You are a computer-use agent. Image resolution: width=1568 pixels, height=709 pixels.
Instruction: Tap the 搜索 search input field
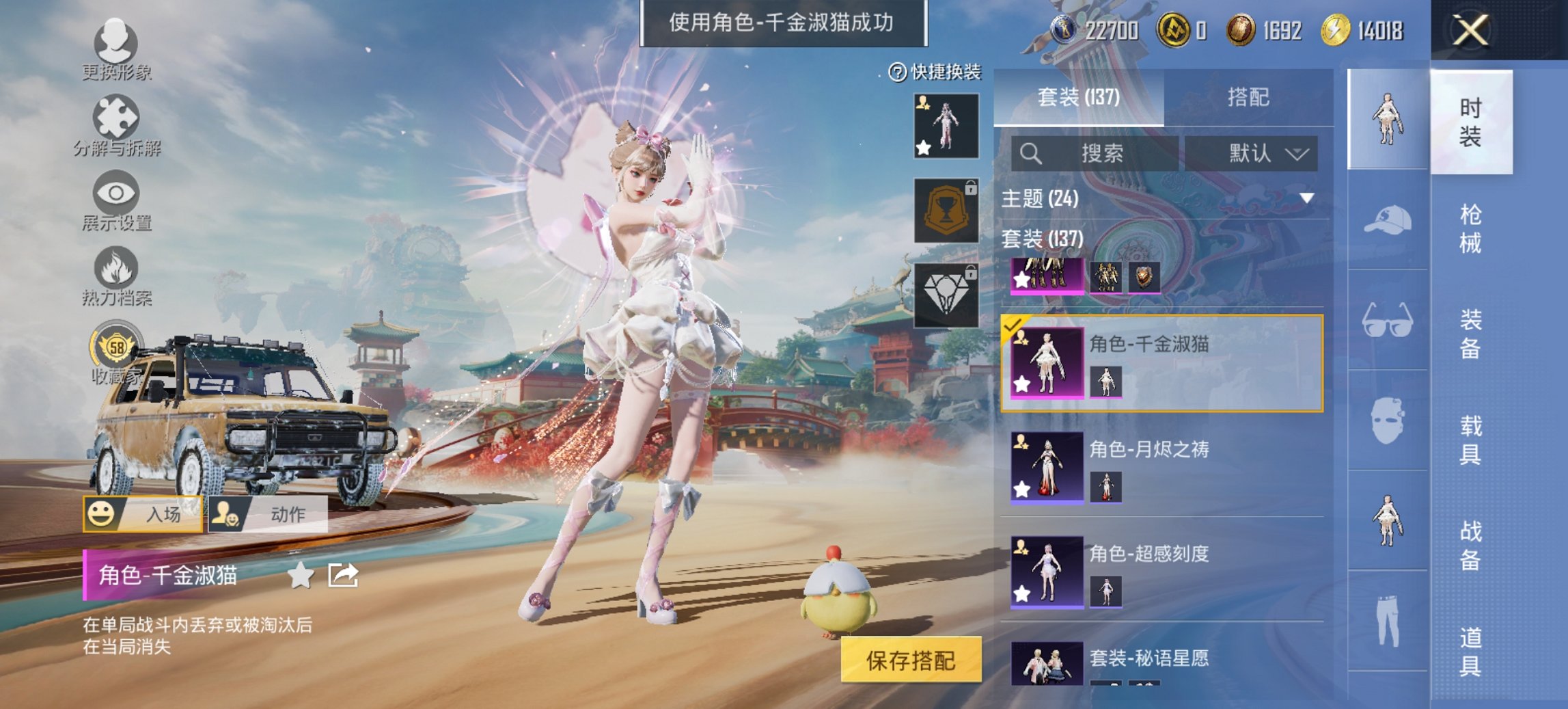[x=1093, y=153]
